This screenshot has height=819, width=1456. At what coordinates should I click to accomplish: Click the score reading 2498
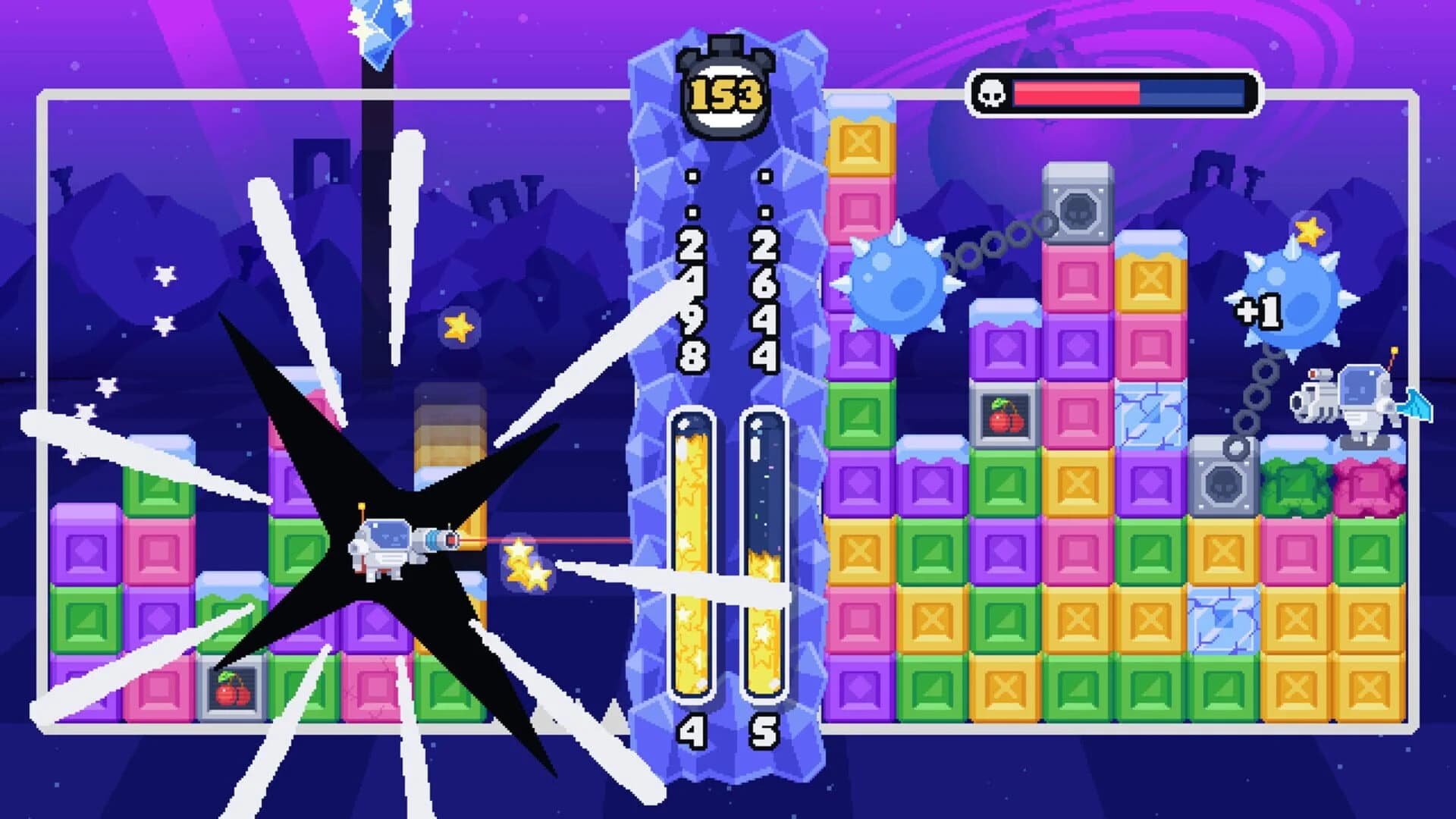click(x=692, y=303)
